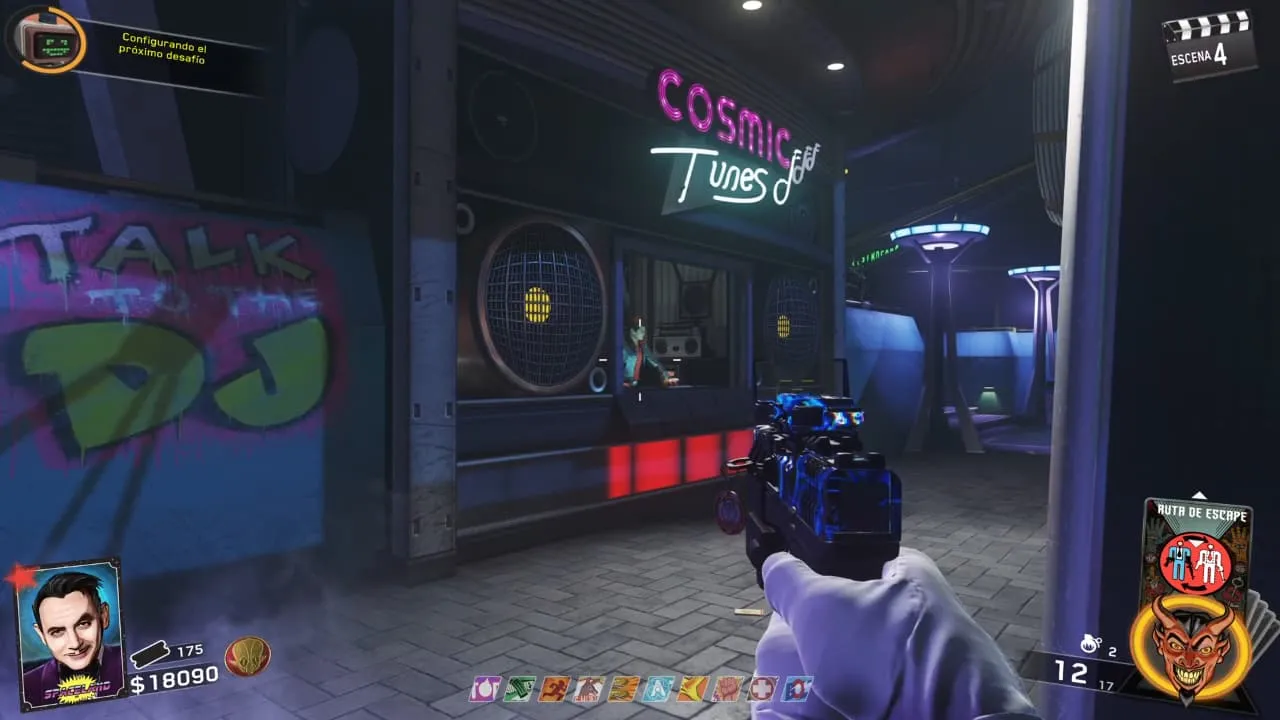Image resolution: width=1280 pixels, height=720 pixels.
Task: Choose the light blue letter A perk
Action: click(658, 688)
